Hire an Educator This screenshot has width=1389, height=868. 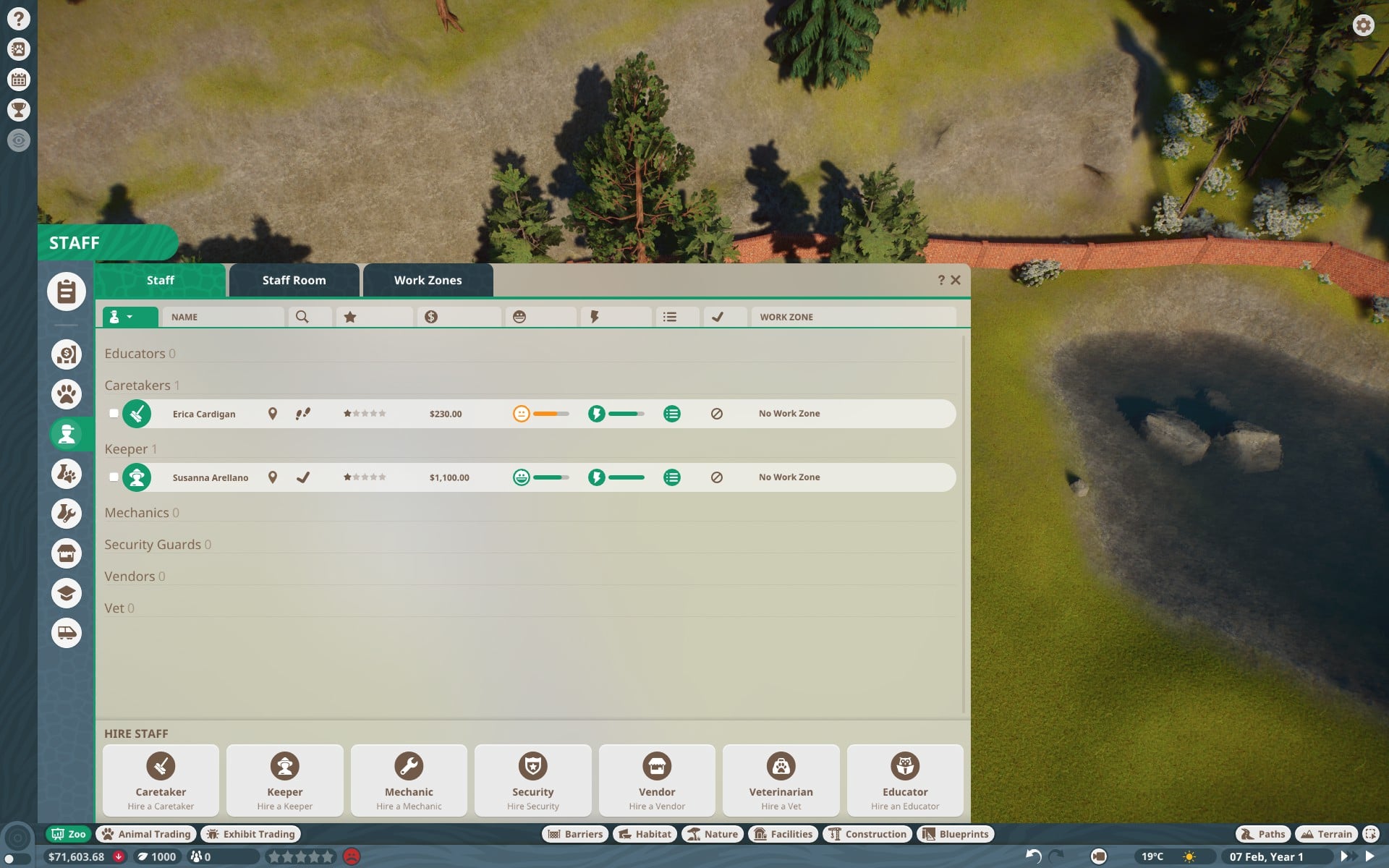pos(905,780)
